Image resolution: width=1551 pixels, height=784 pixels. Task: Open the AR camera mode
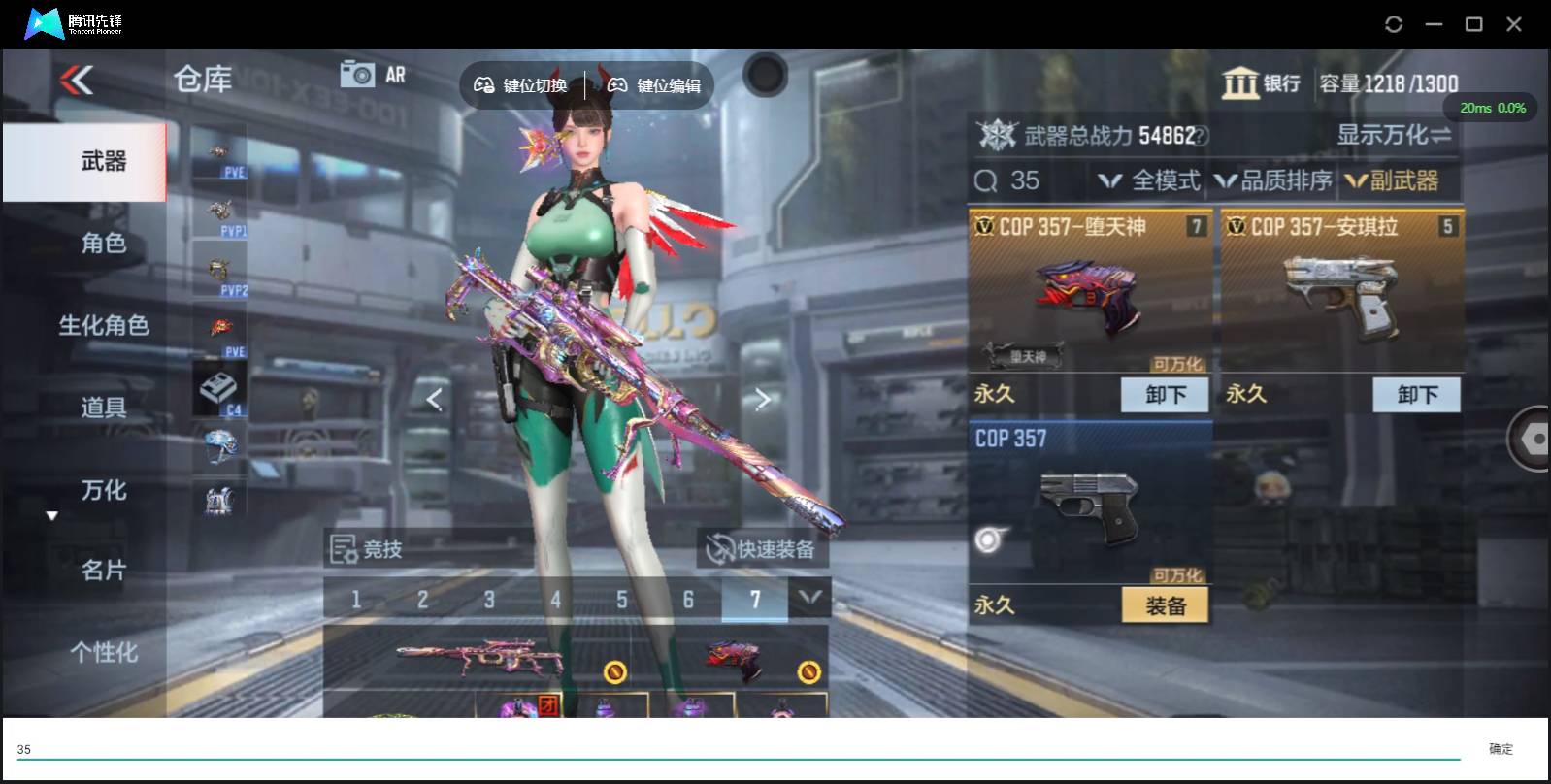(x=373, y=73)
